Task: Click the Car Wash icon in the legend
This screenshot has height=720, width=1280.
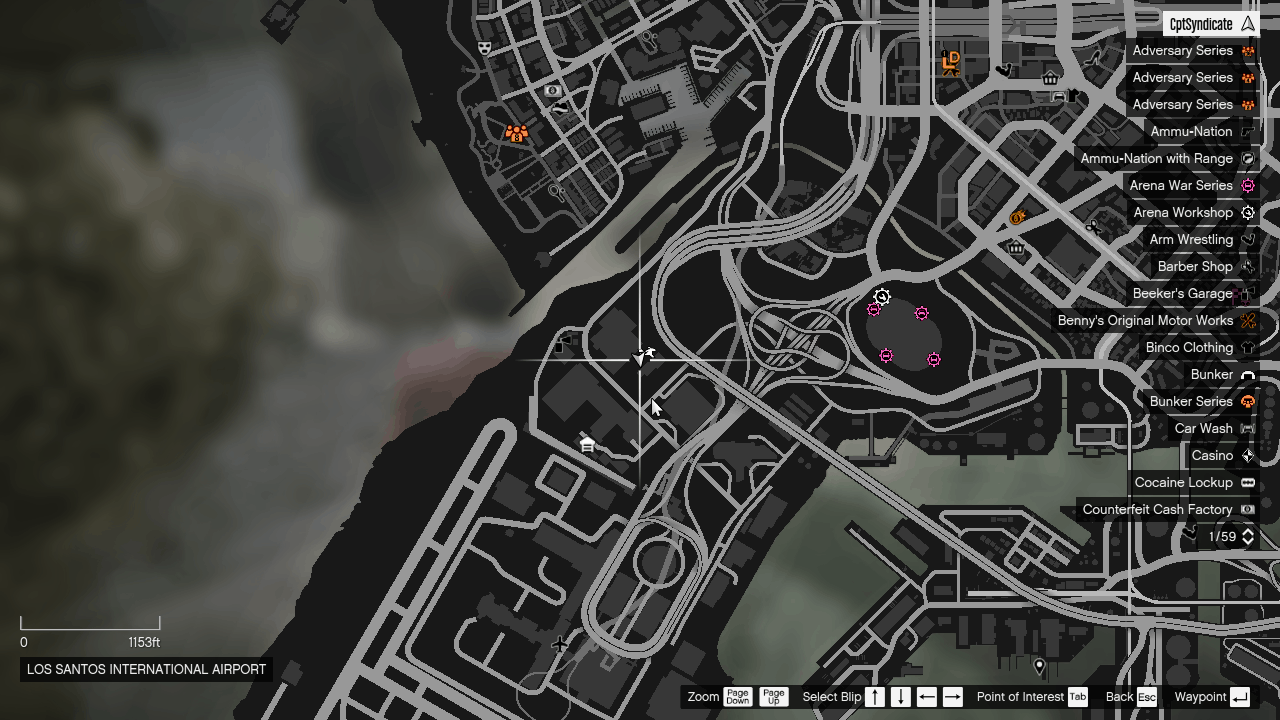Action: [x=1247, y=428]
